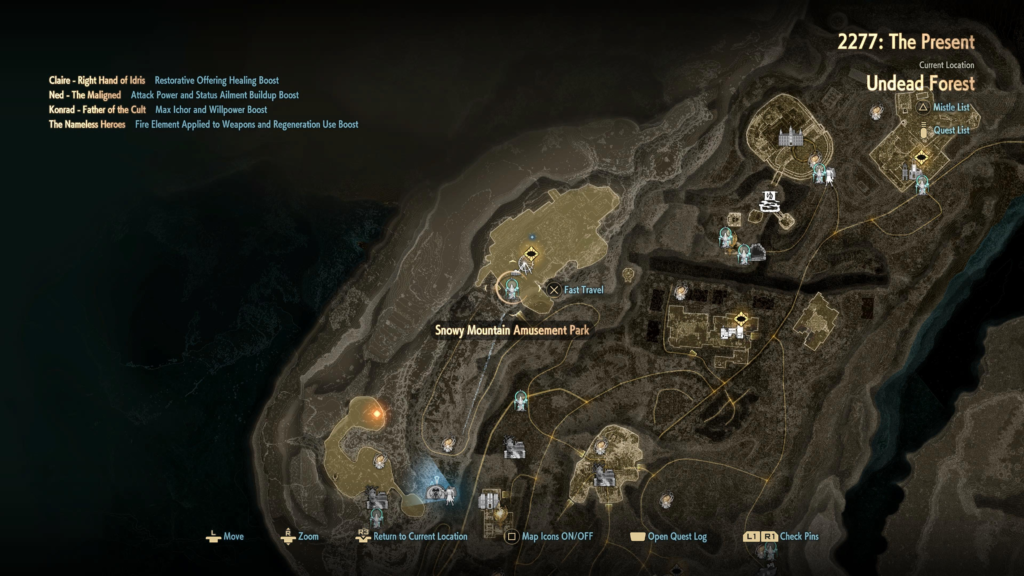This screenshot has width=1024, height=576.
Task: Select the glowing orange map marker
Action: pos(377,411)
